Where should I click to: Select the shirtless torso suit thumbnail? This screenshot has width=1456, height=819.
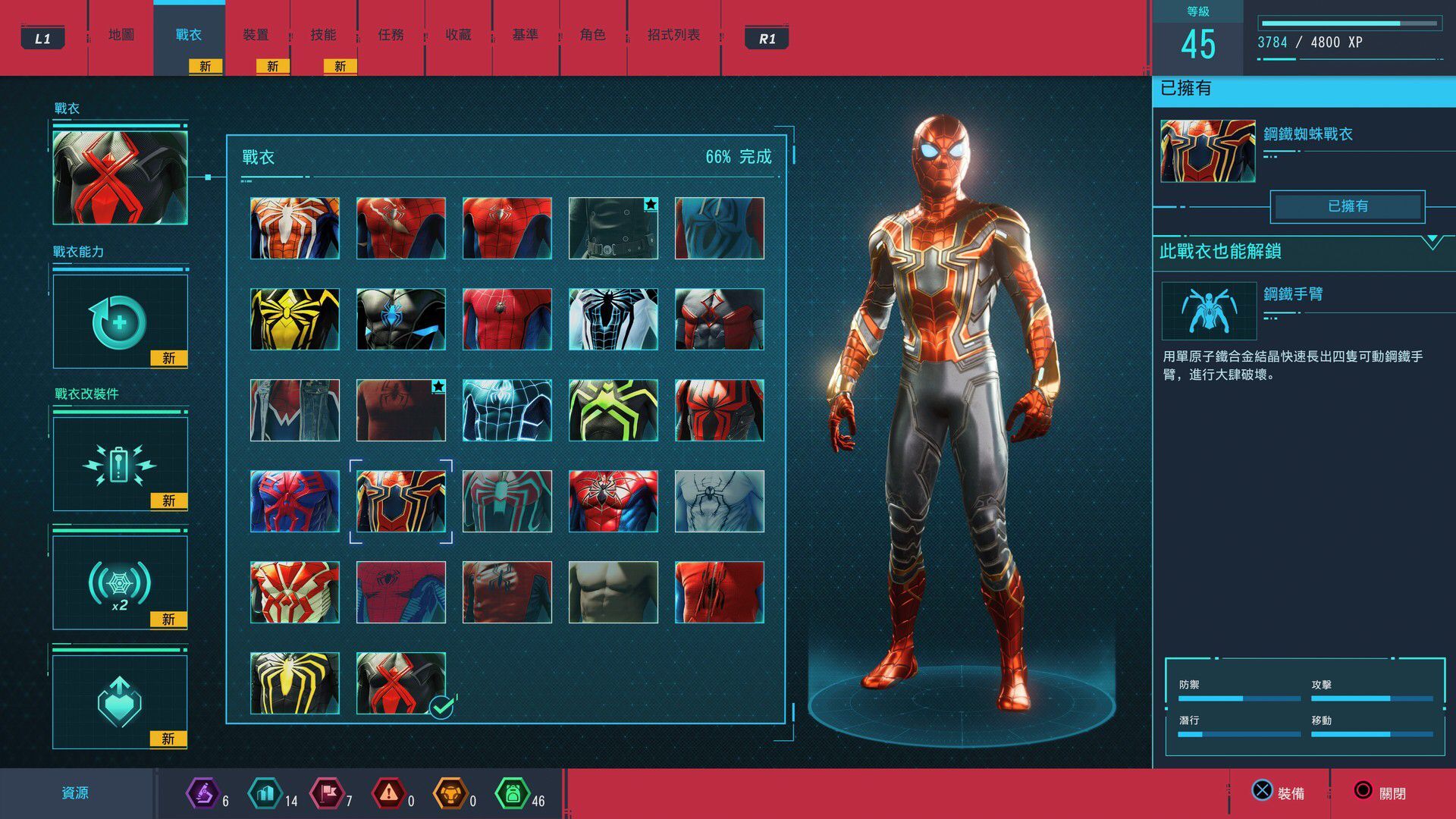[x=613, y=592]
